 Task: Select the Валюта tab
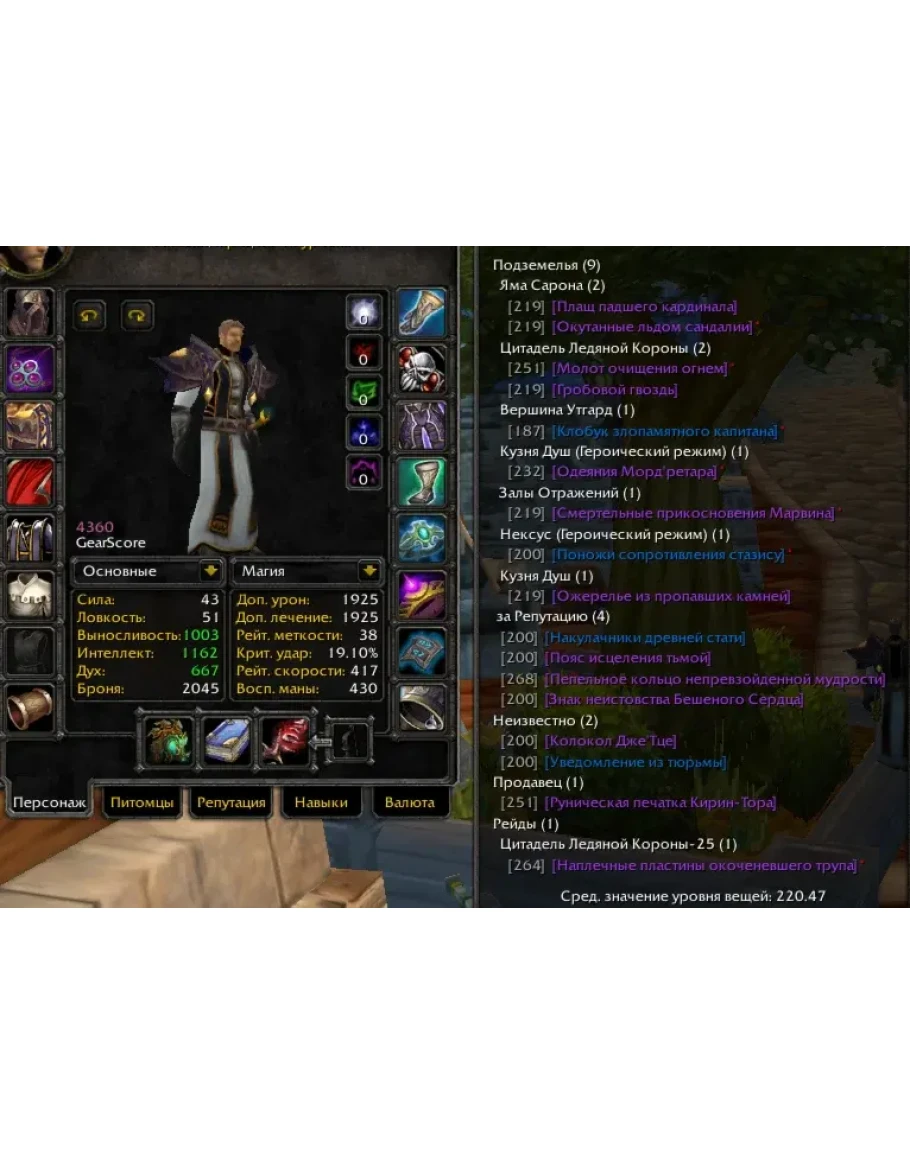click(x=410, y=802)
